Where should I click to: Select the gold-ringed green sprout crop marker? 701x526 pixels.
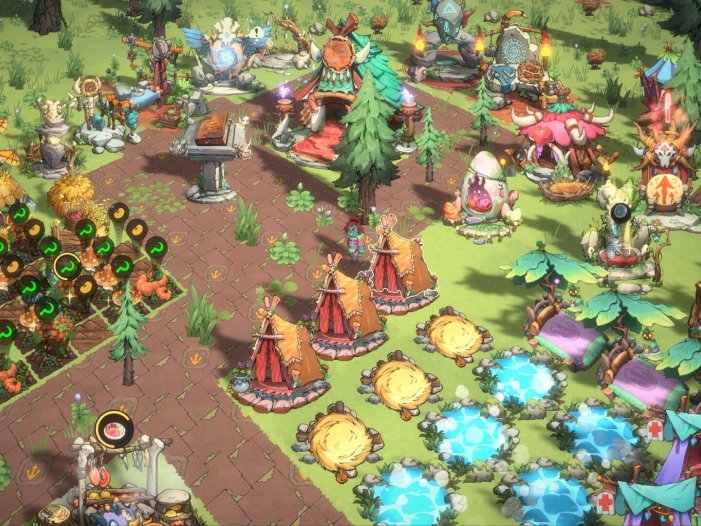67,268
